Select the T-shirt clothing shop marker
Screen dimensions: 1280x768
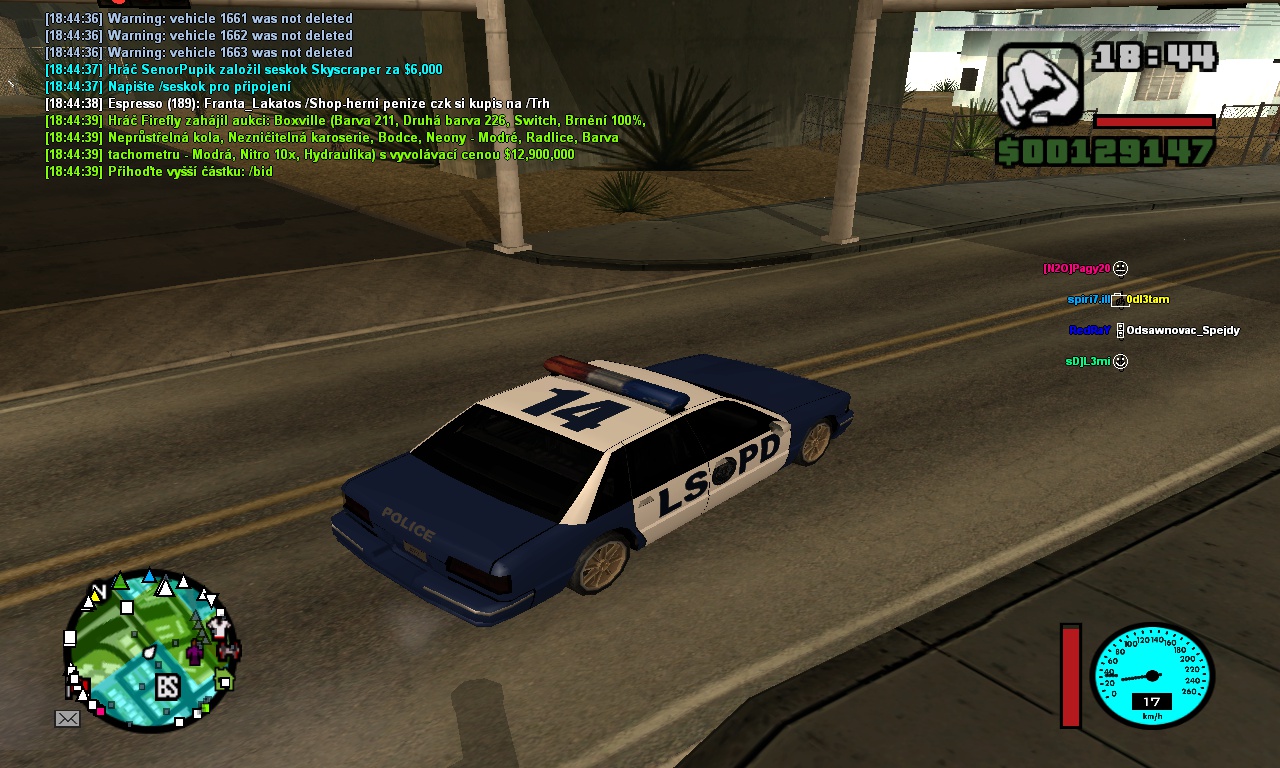click(x=221, y=628)
